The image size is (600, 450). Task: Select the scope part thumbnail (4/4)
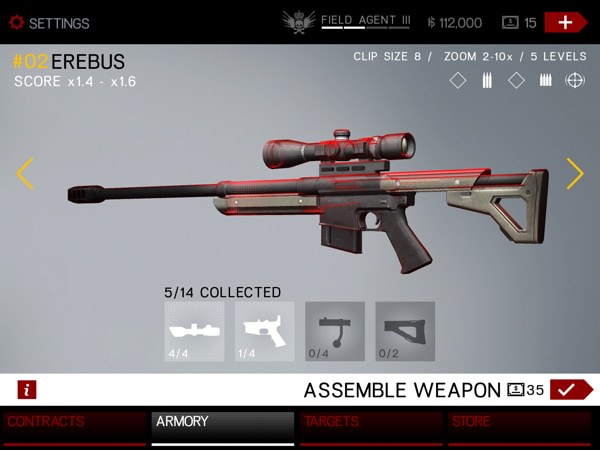(195, 331)
